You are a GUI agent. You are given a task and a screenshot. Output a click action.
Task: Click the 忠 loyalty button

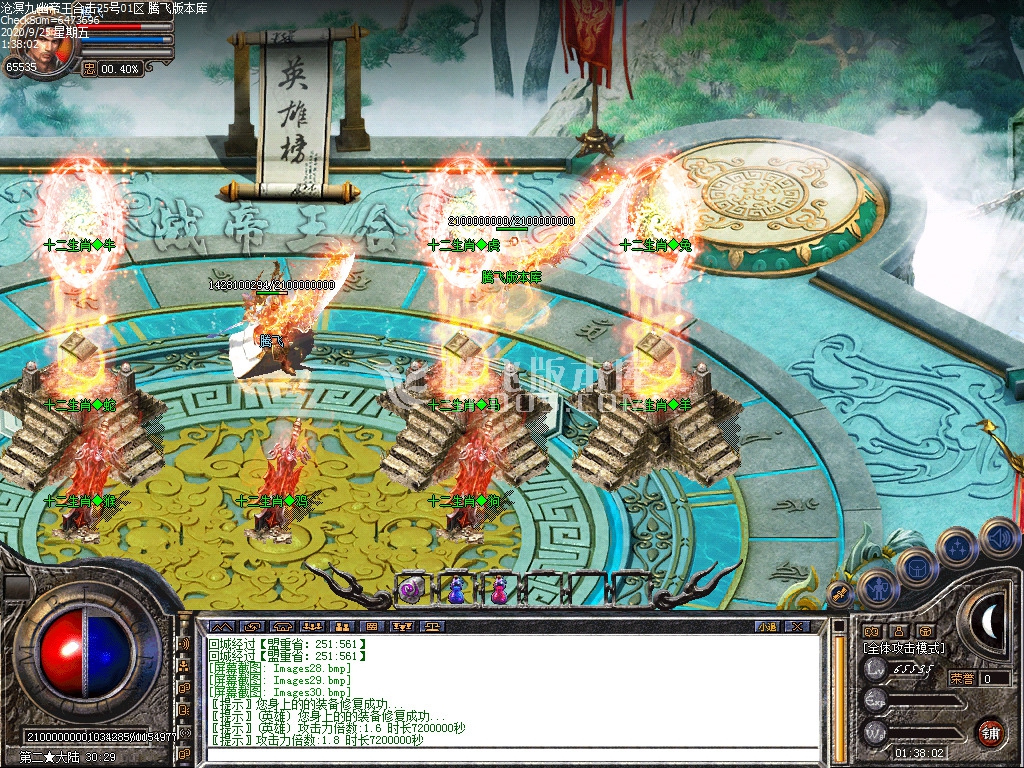click(x=89, y=68)
